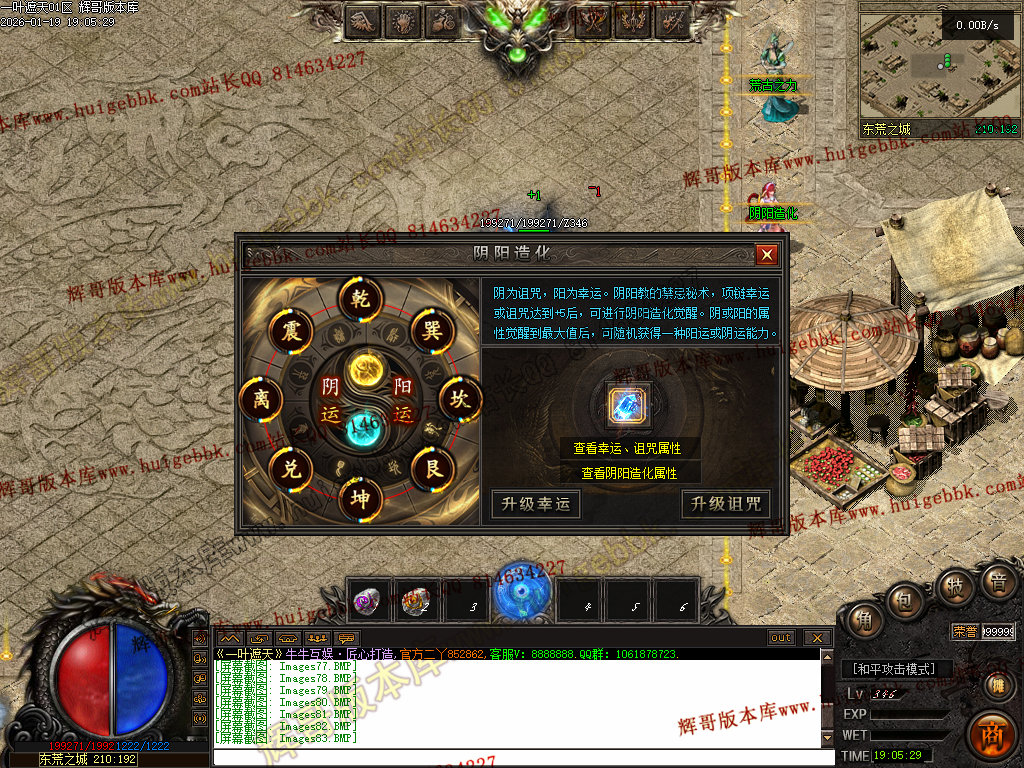Choose the 震 trigram node

click(289, 329)
